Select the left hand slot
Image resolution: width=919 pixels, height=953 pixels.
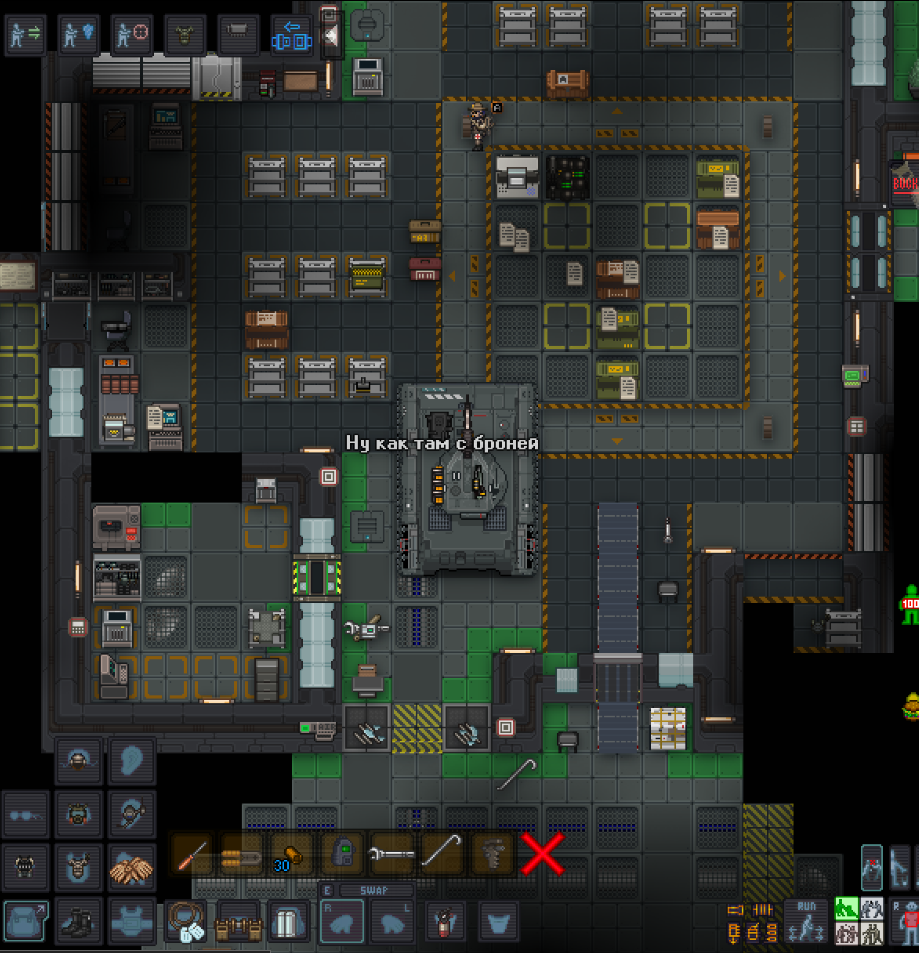[392, 922]
